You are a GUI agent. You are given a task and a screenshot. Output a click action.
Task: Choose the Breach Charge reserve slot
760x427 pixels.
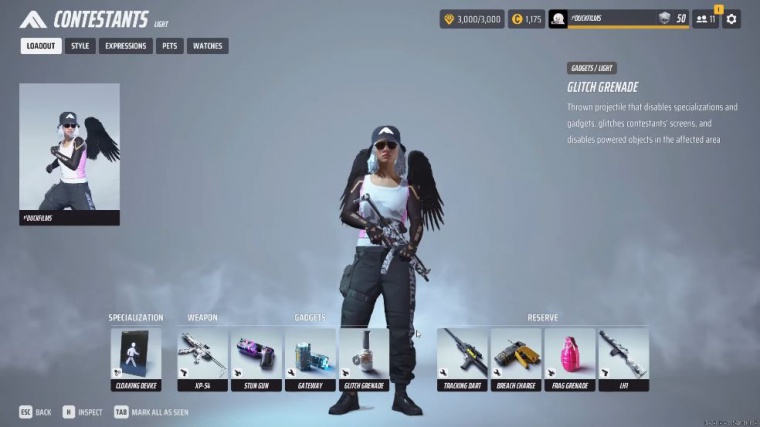516,359
